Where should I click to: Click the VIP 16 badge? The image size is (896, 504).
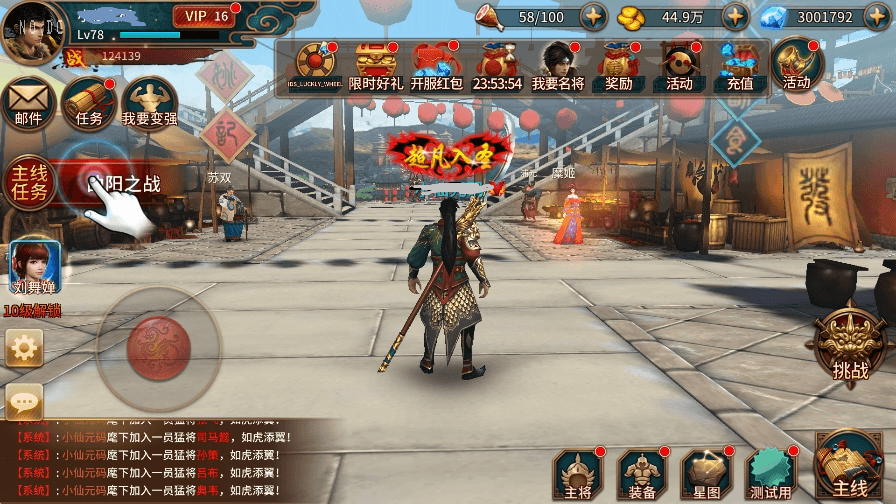point(206,16)
